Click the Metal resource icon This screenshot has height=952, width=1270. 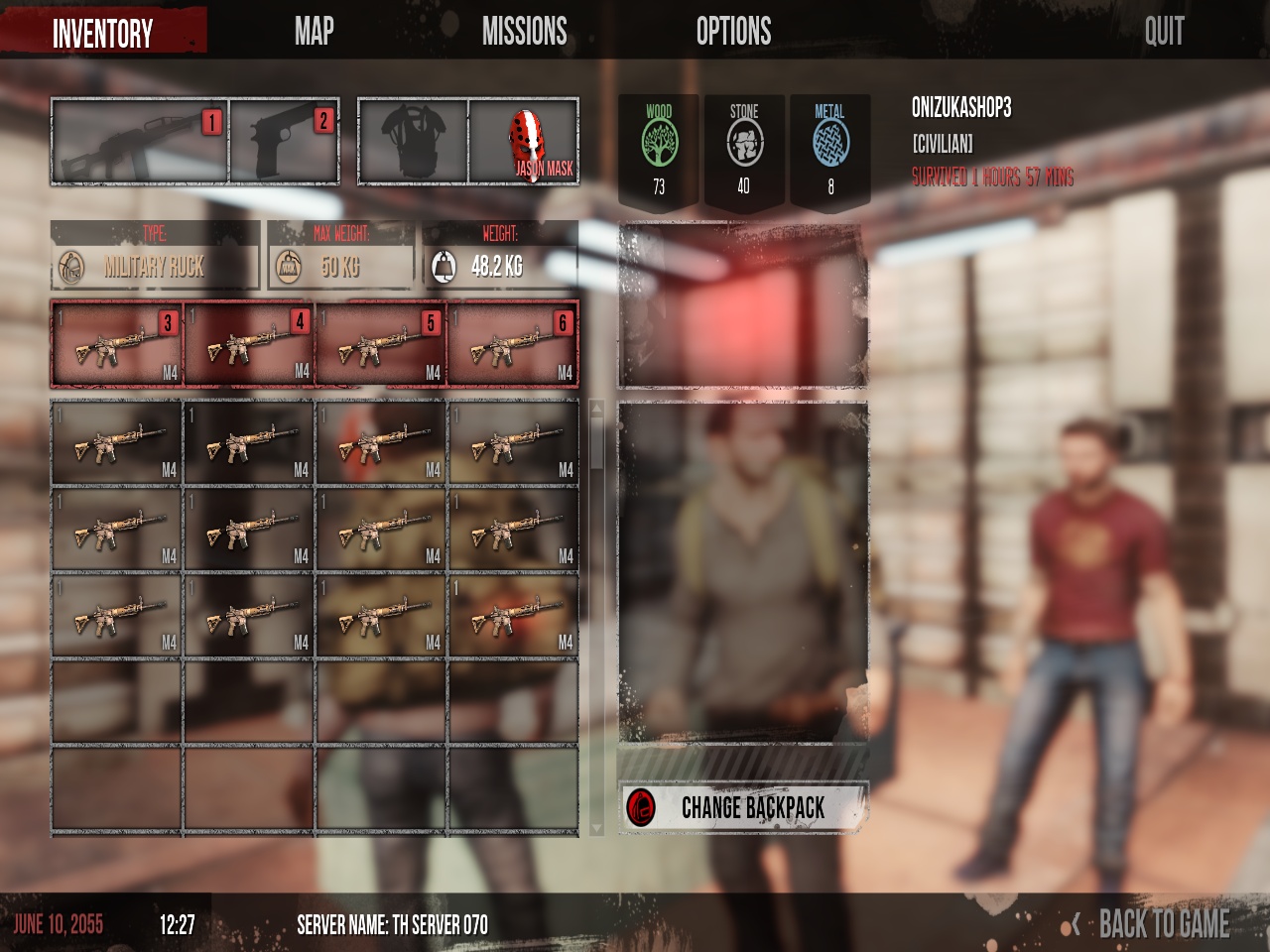[830, 145]
